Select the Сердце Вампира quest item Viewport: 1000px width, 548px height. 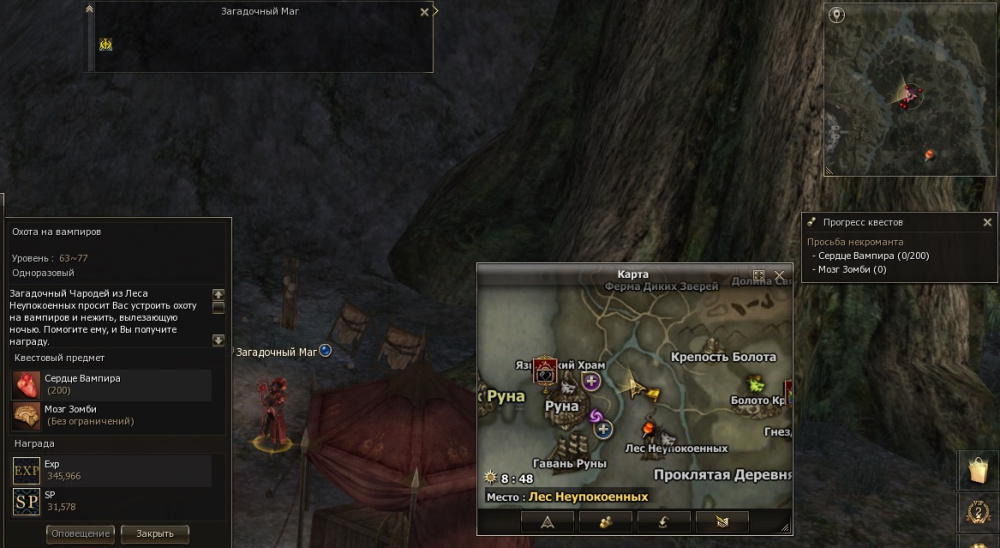click(27, 385)
